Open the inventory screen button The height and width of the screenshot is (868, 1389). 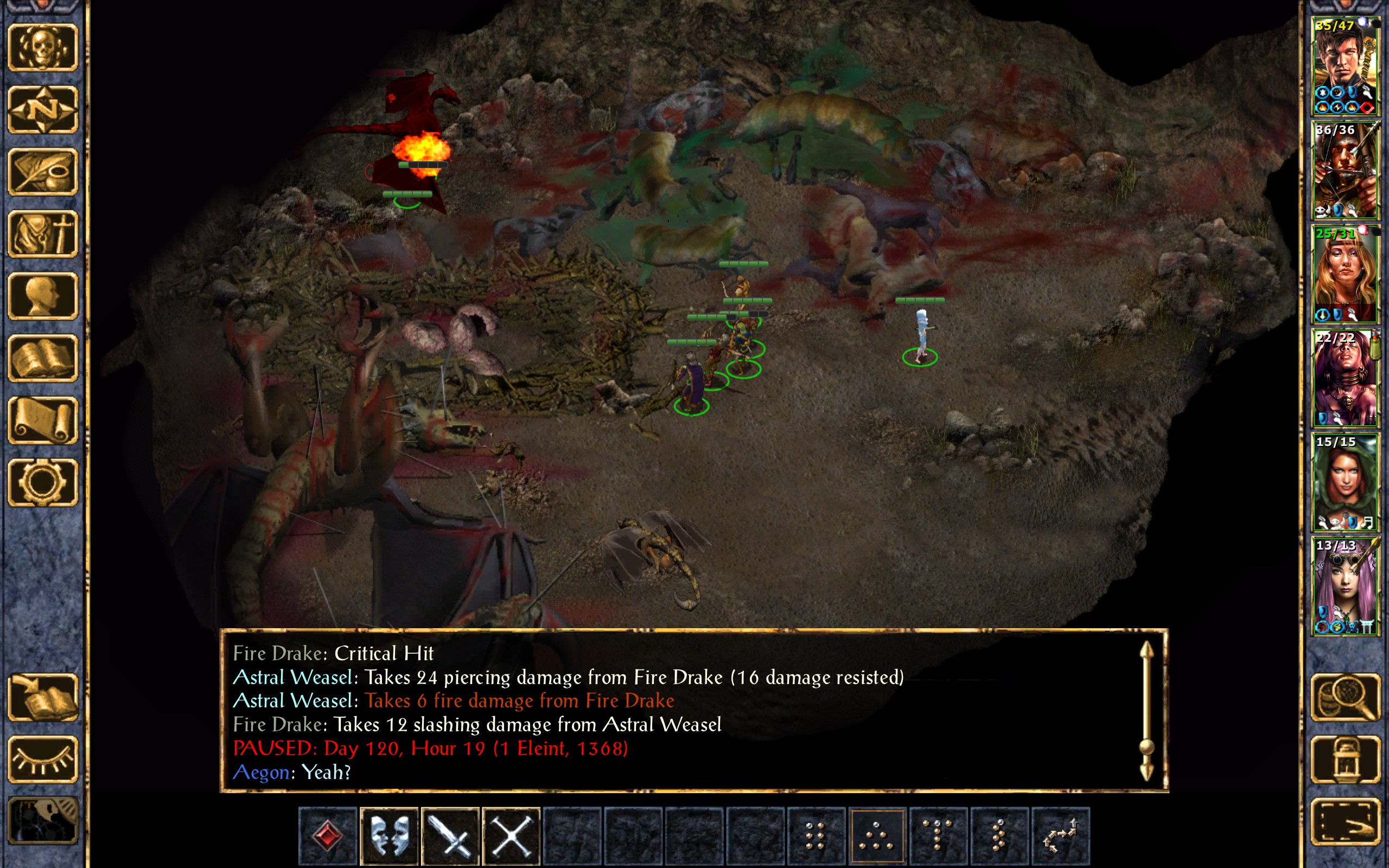(x=42, y=234)
